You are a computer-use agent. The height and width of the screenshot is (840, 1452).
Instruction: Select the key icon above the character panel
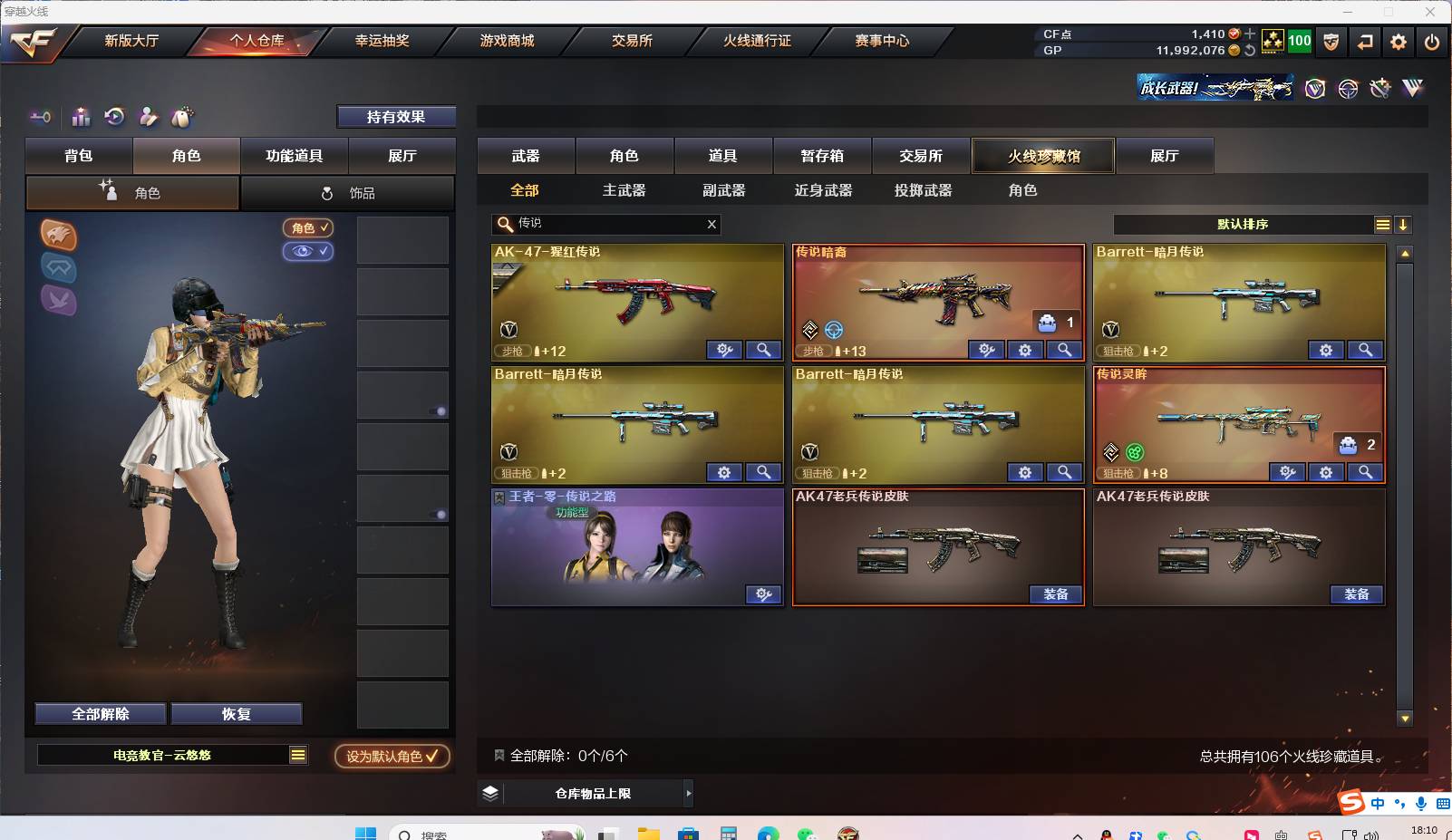(39, 117)
